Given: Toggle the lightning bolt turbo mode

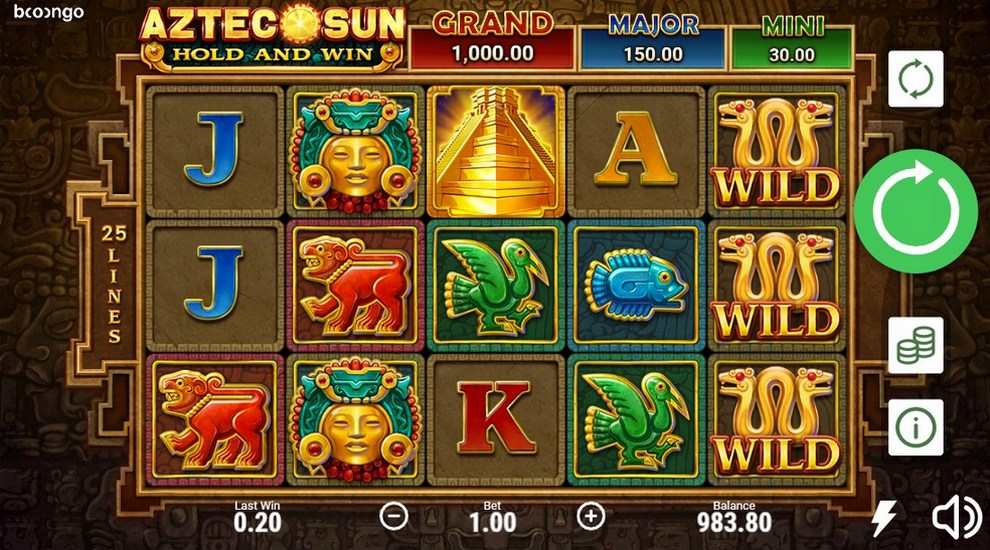Looking at the screenshot, I should click(x=884, y=518).
